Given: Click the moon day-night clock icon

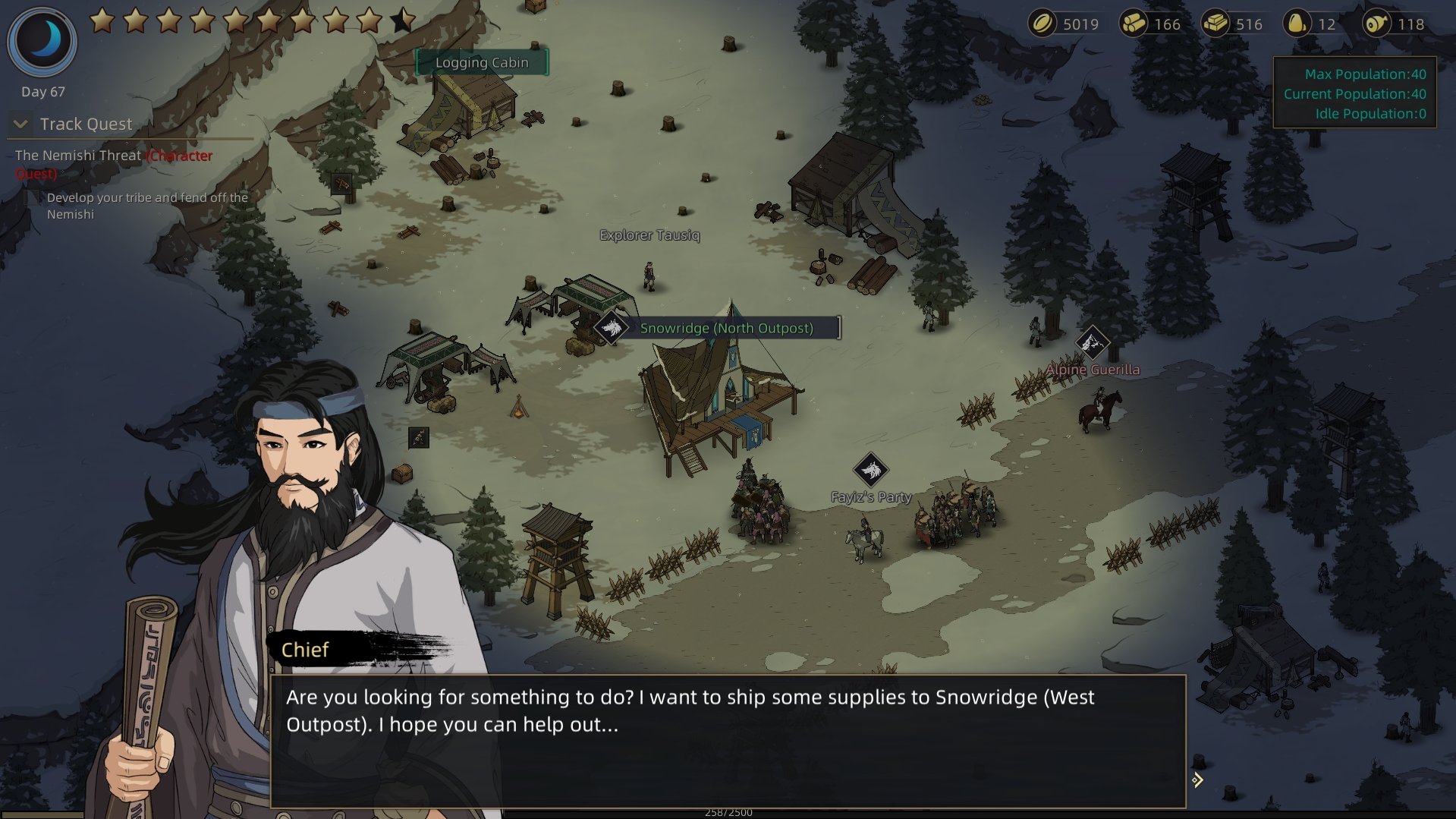Looking at the screenshot, I should point(42,41).
